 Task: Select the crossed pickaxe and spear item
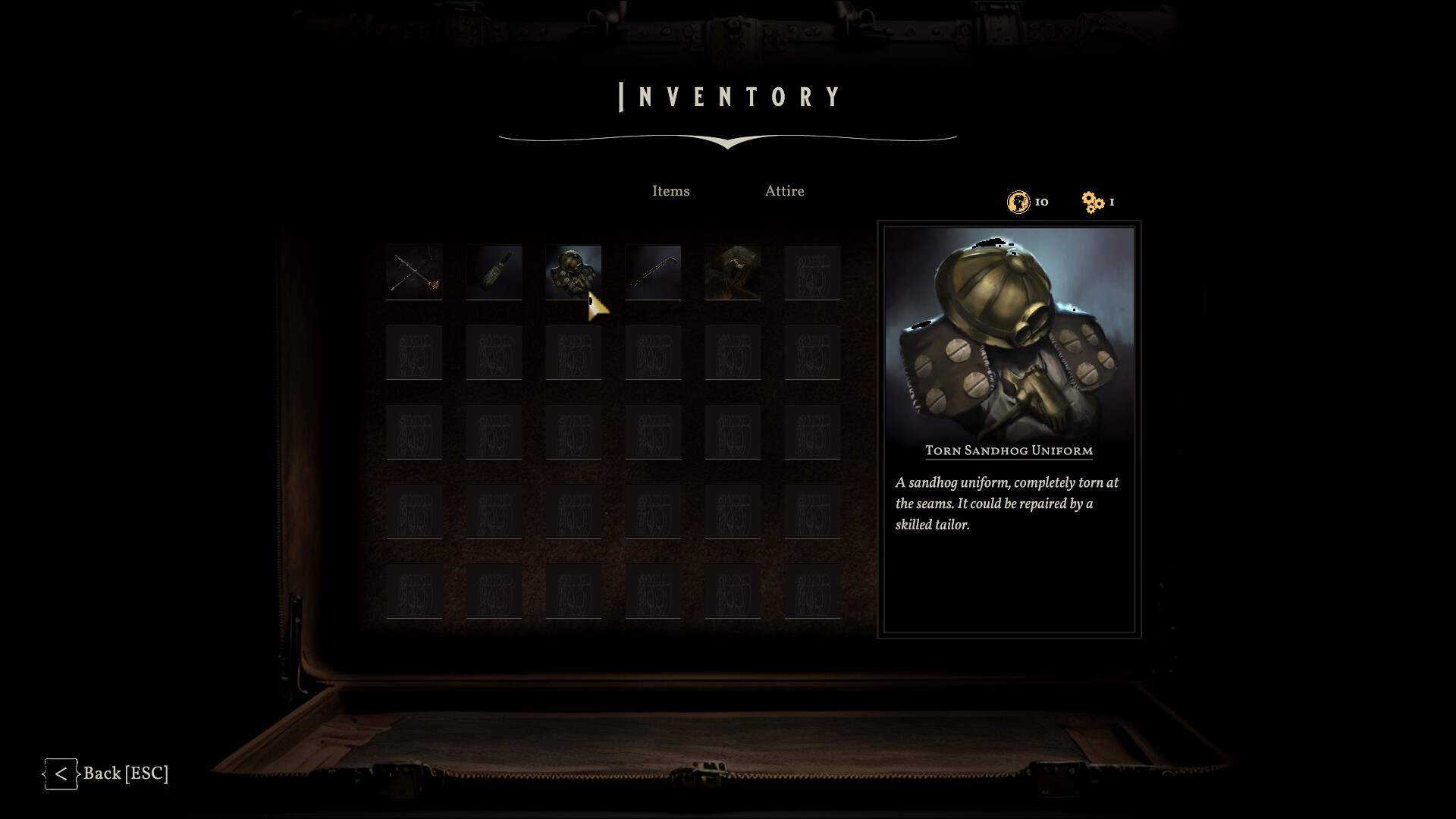tap(414, 273)
